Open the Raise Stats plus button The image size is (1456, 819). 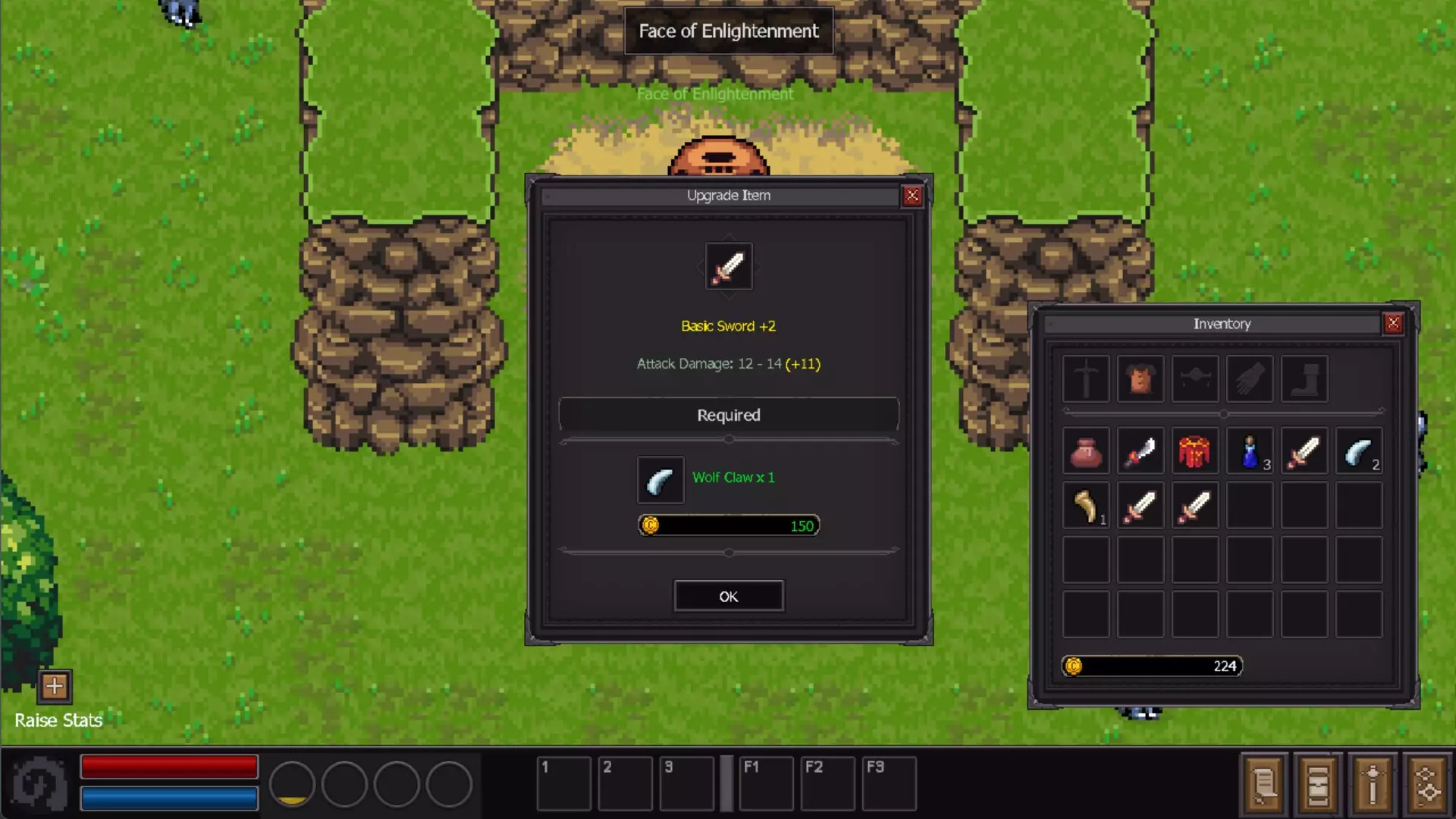tap(55, 686)
